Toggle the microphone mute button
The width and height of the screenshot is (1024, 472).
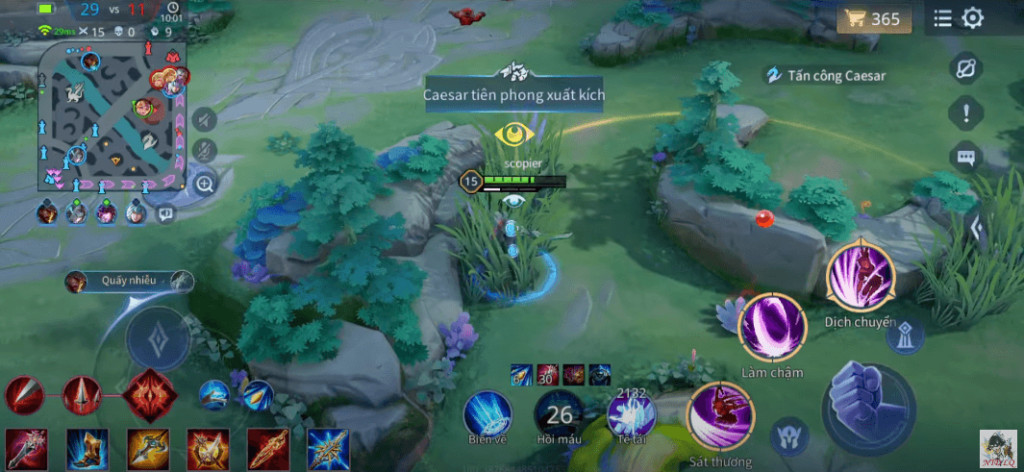click(203, 151)
